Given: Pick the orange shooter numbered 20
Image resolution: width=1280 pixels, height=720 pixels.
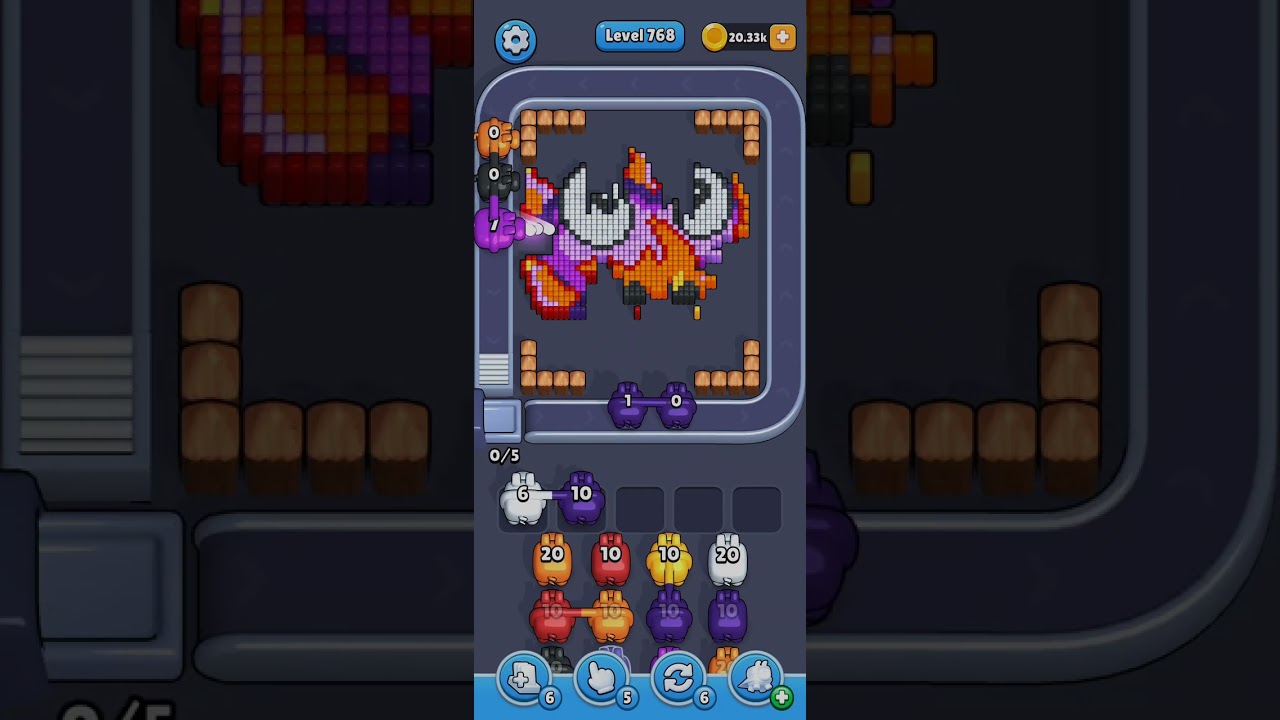Looking at the screenshot, I should 552,560.
